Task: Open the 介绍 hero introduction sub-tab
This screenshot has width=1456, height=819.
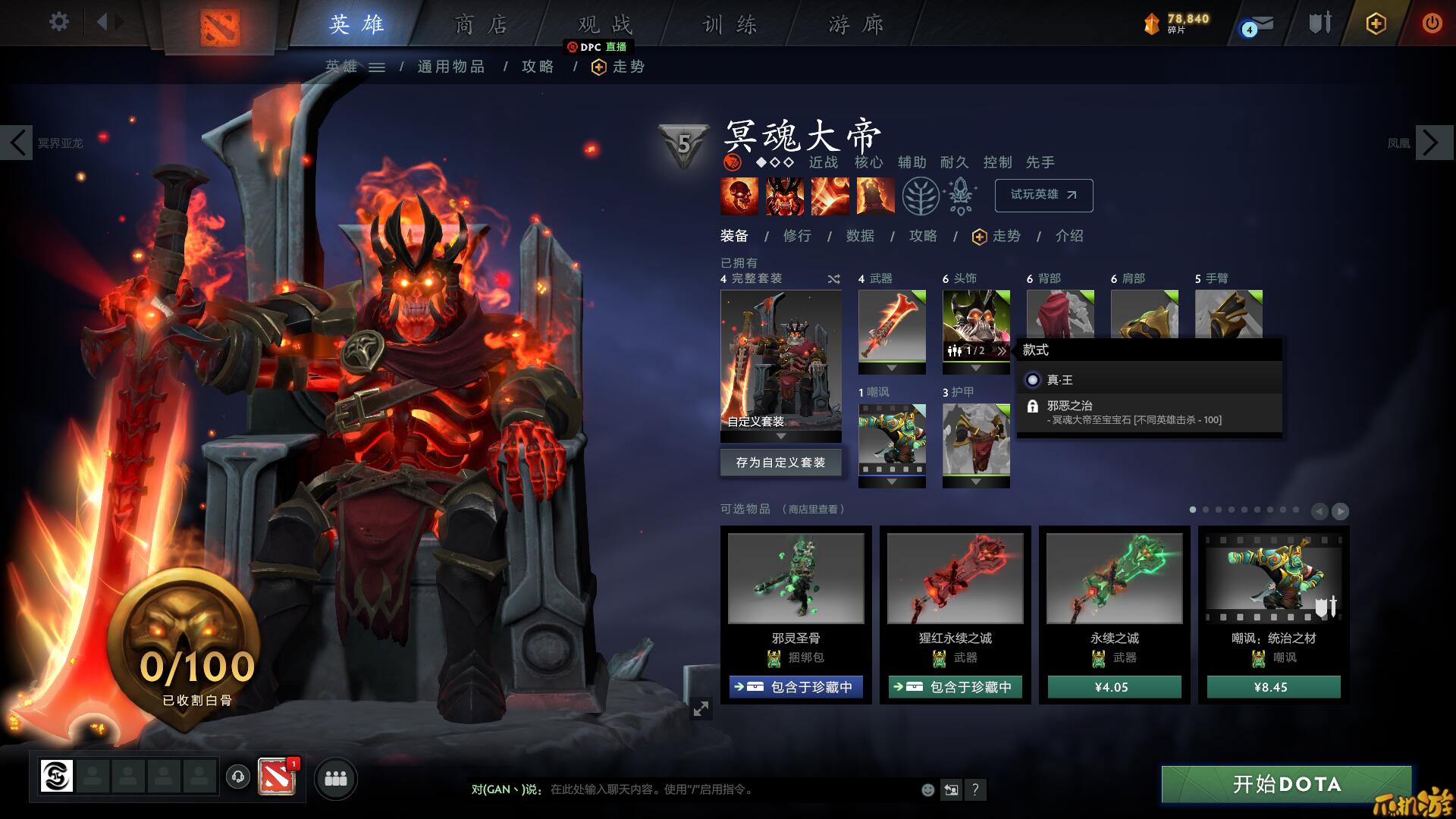Action: tap(1069, 236)
